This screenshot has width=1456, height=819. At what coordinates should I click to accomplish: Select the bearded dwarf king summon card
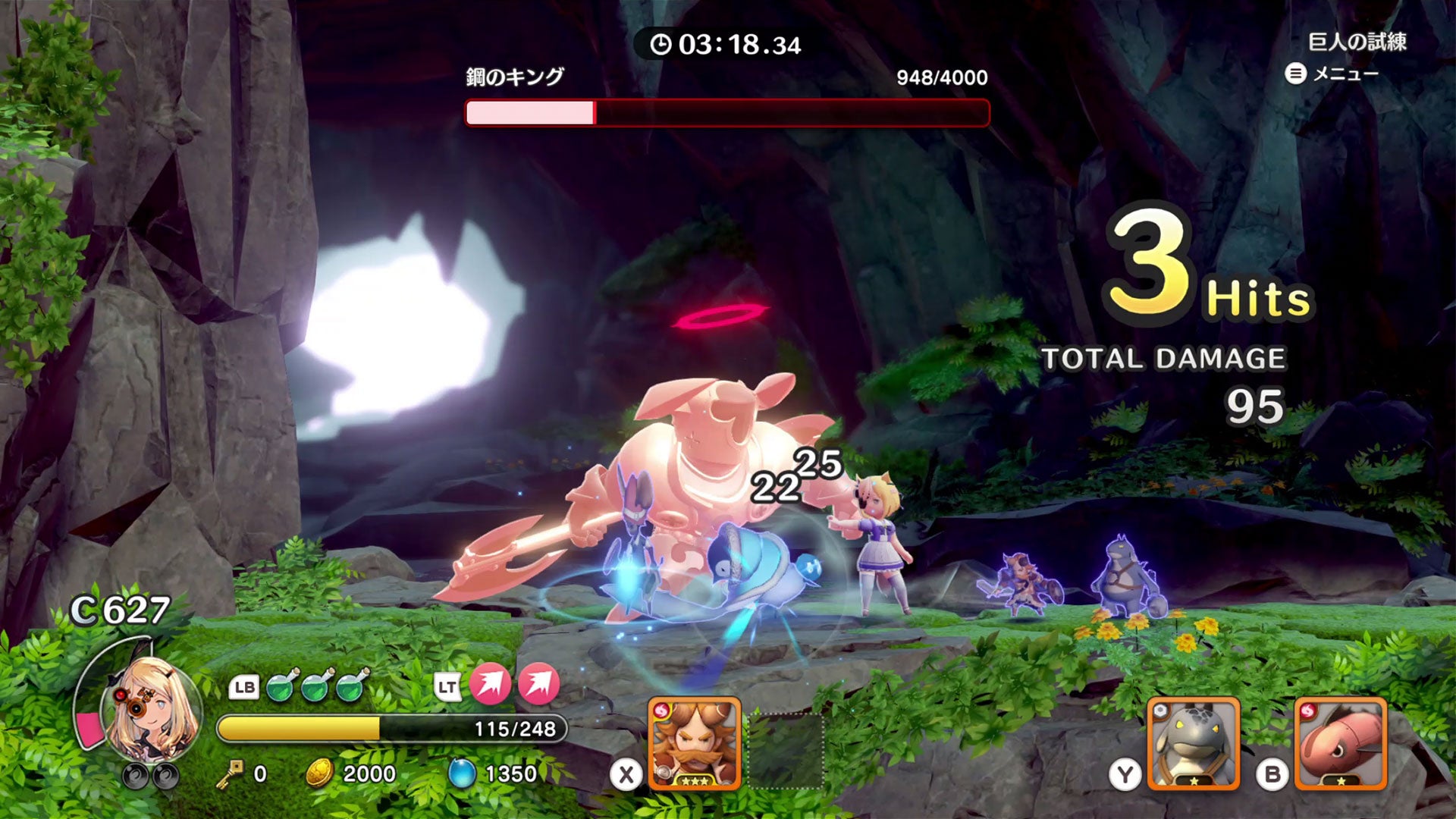694,743
